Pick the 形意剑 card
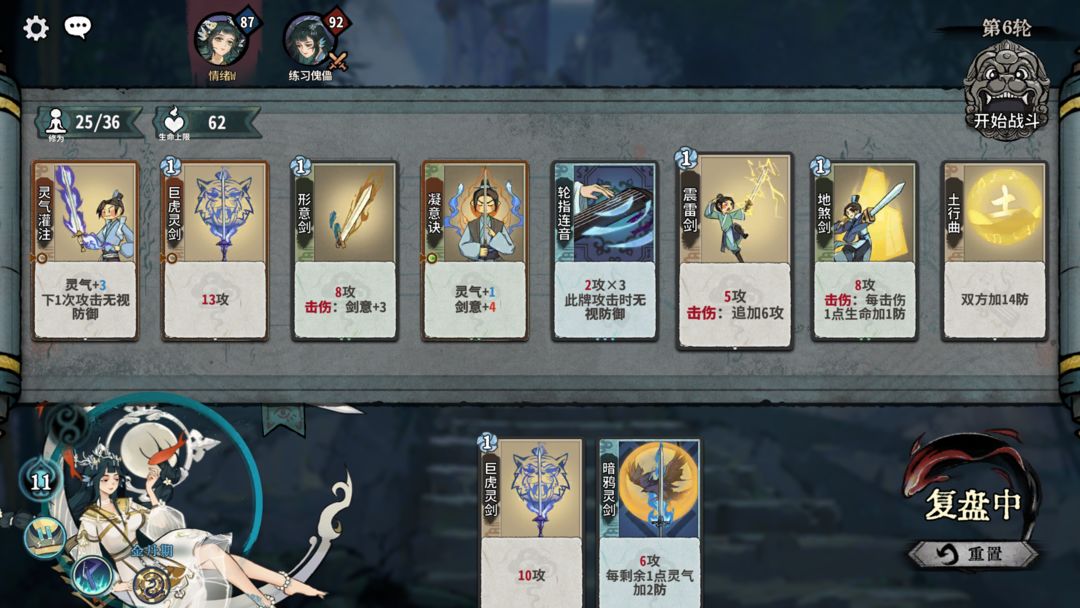This screenshot has height=608, width=1080. [345, 250]
